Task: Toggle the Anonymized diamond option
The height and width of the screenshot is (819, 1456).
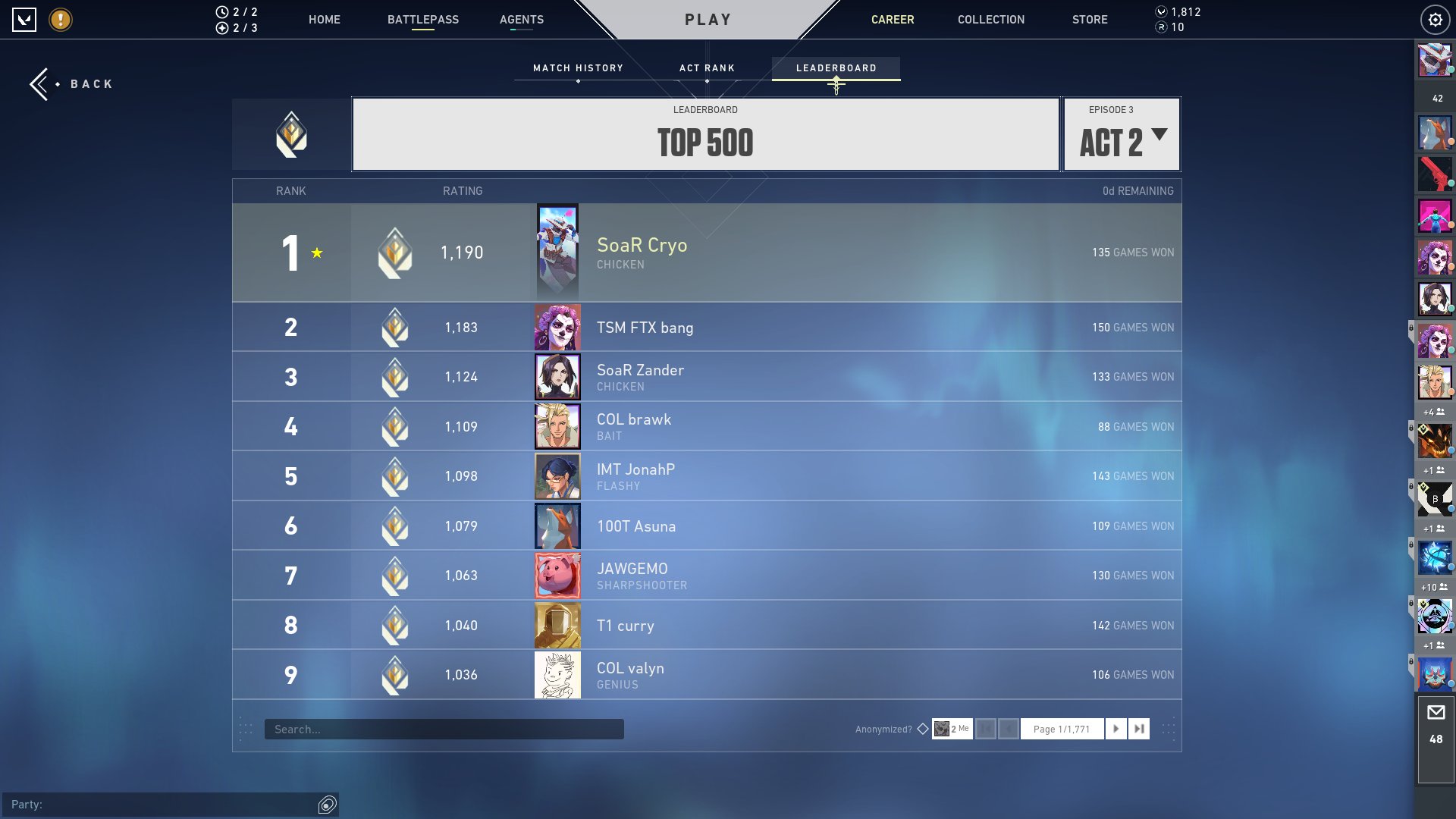Action: pyautogui.click(x=923, y=728)
